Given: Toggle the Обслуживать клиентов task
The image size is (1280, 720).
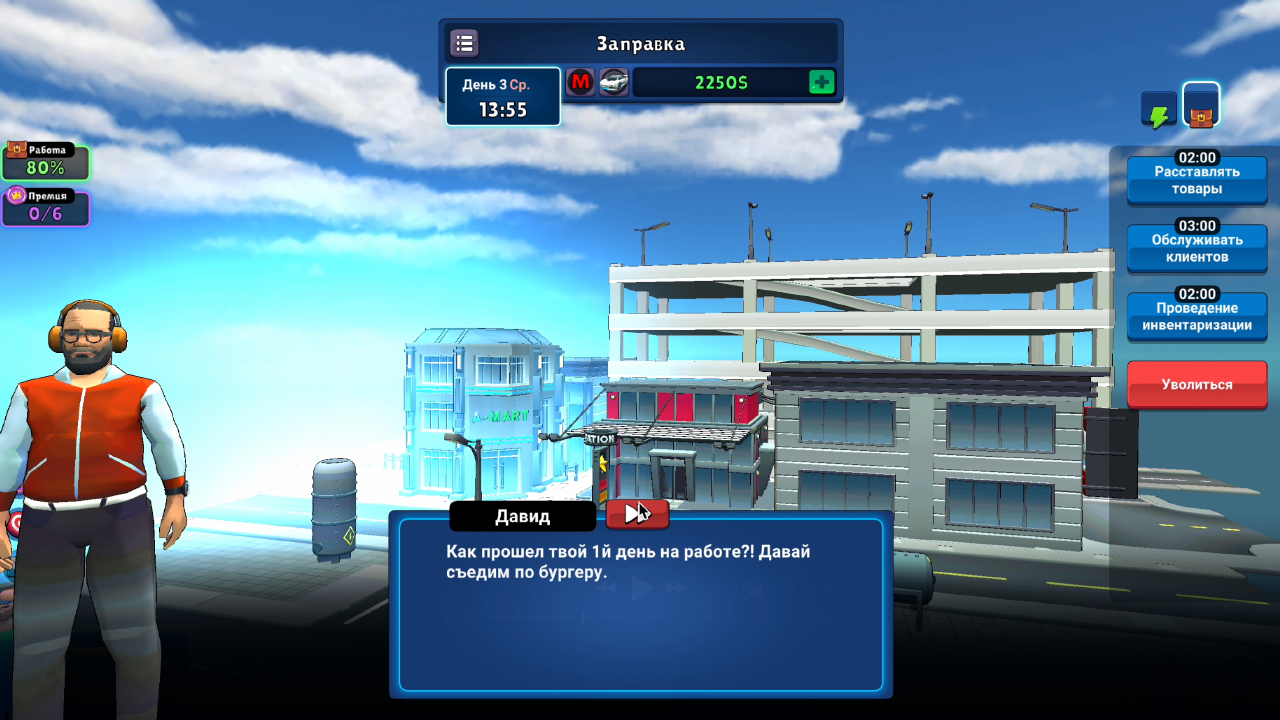Looking at the screenshot, I should tap(1196, 248).
